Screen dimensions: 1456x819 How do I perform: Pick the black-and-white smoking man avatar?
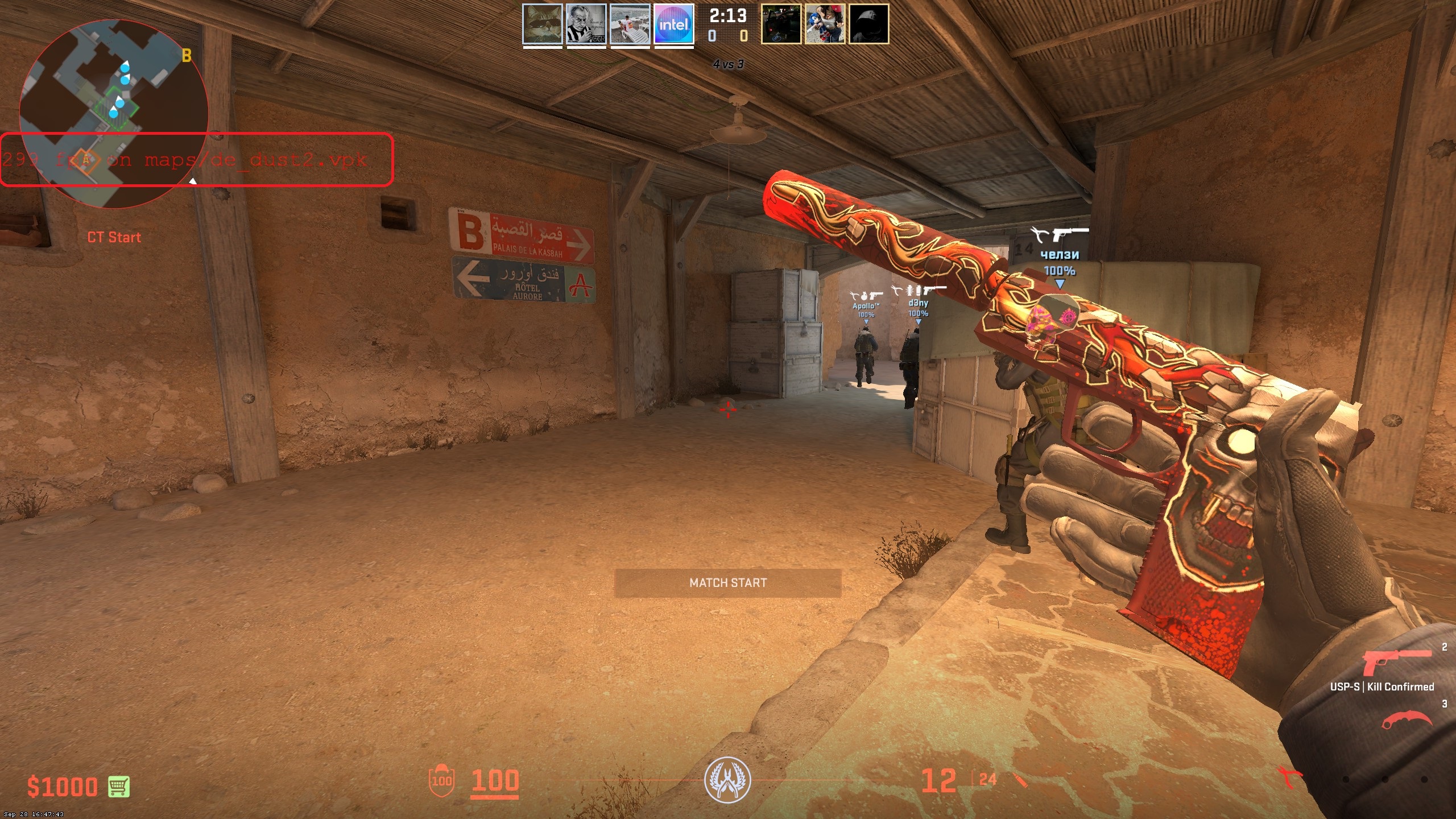tap(586, 24)
